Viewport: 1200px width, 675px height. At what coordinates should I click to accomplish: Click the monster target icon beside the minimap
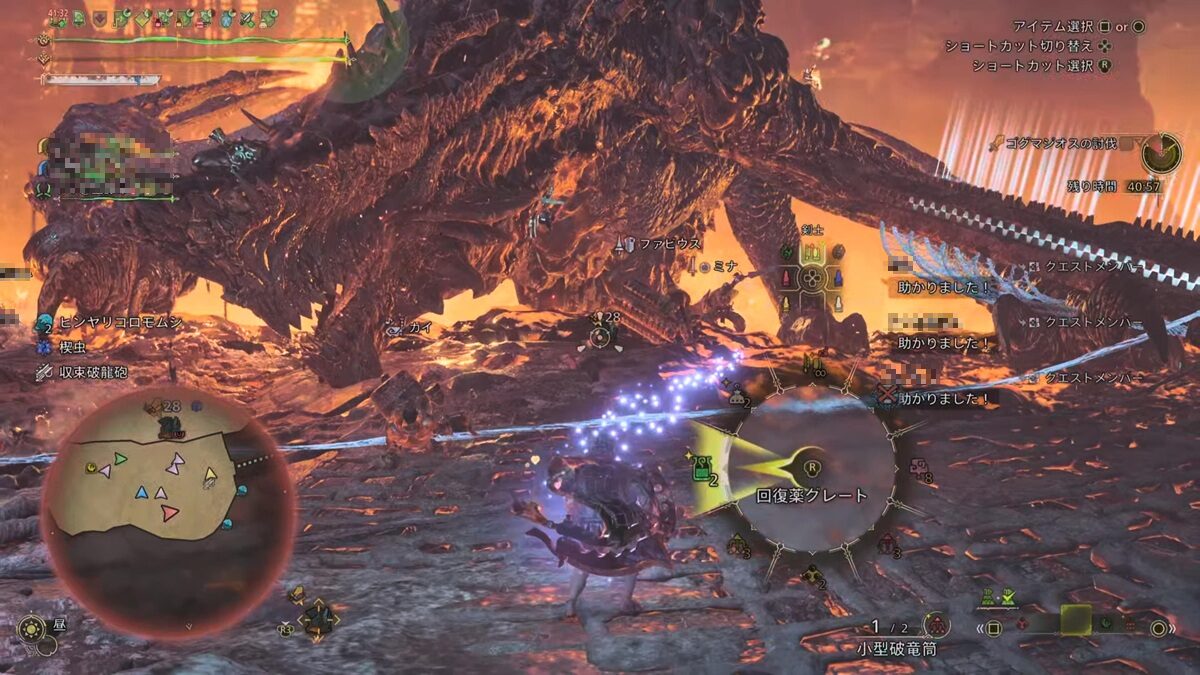tap(319, 620)
